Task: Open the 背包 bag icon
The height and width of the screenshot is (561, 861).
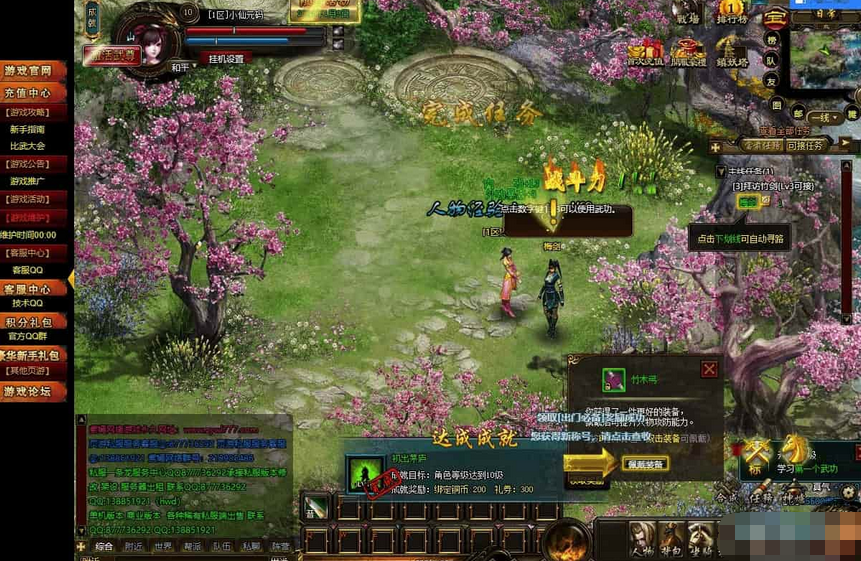Action: pos(672,540)
